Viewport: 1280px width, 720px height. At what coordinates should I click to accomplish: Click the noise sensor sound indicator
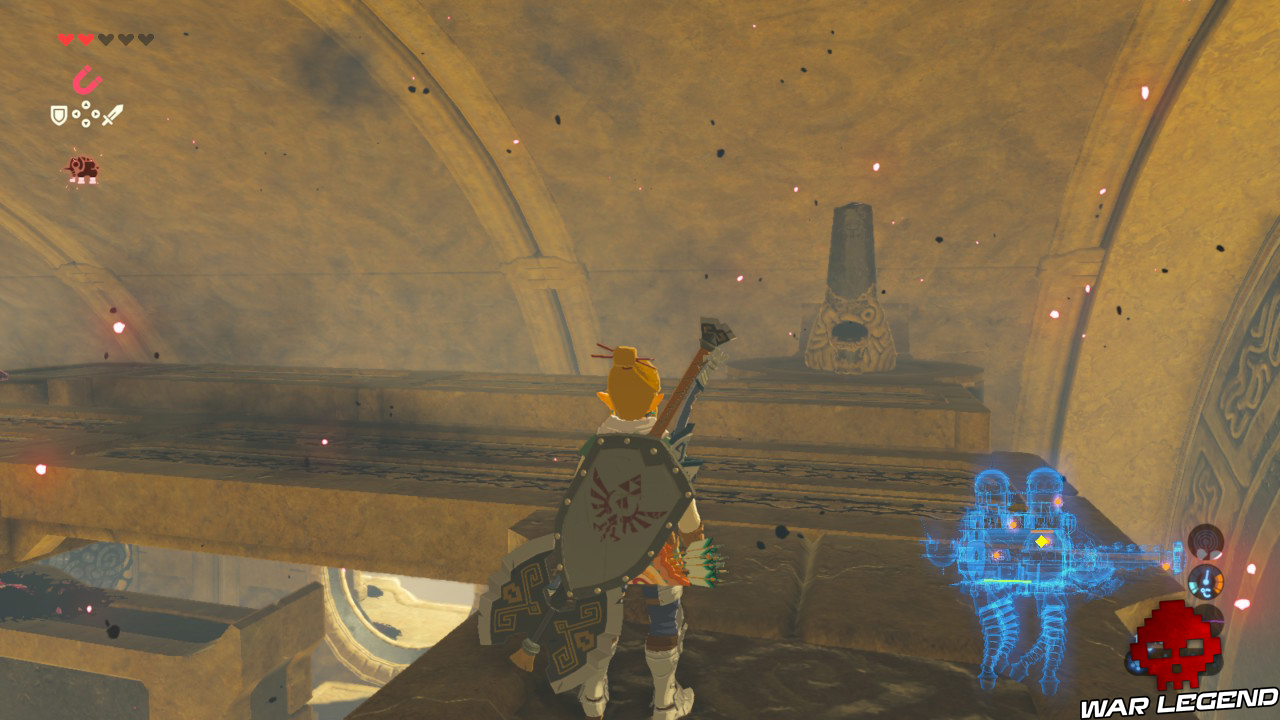(1205, 541)
